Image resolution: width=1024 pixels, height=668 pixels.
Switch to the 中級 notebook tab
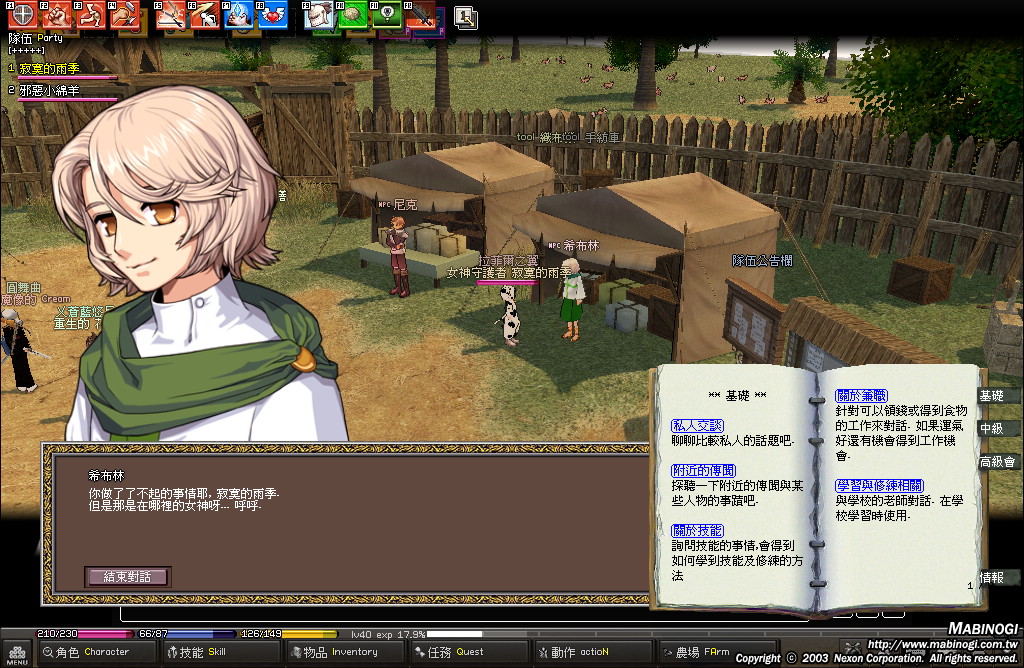(x=992, y=429)
